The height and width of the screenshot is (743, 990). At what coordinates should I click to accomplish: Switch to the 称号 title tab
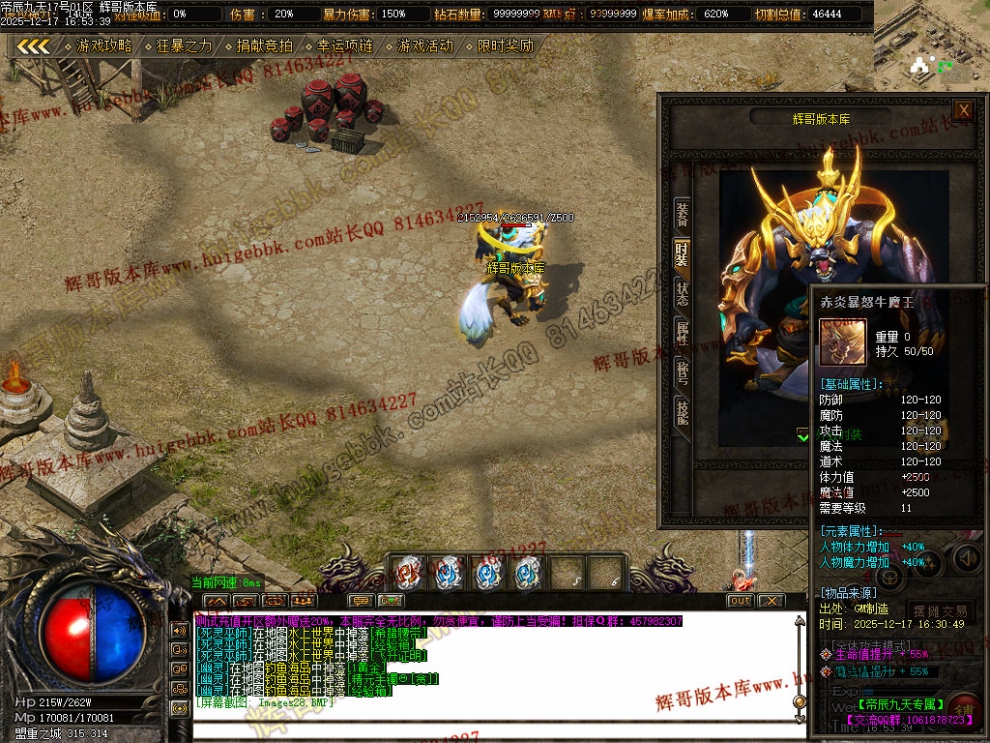click(682, 372)
